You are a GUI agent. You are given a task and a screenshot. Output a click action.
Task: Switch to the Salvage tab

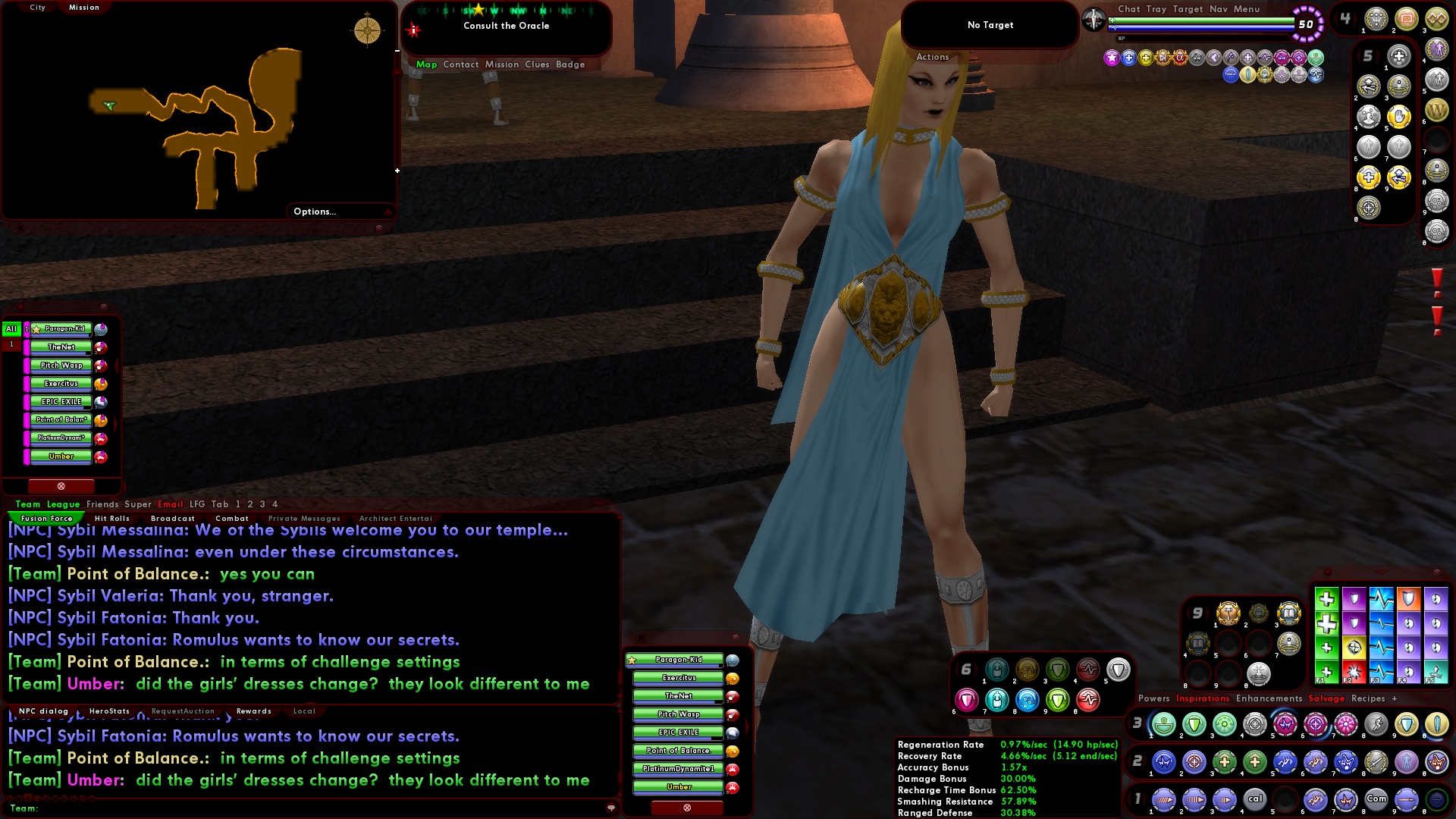click(x=1326, y=698)
